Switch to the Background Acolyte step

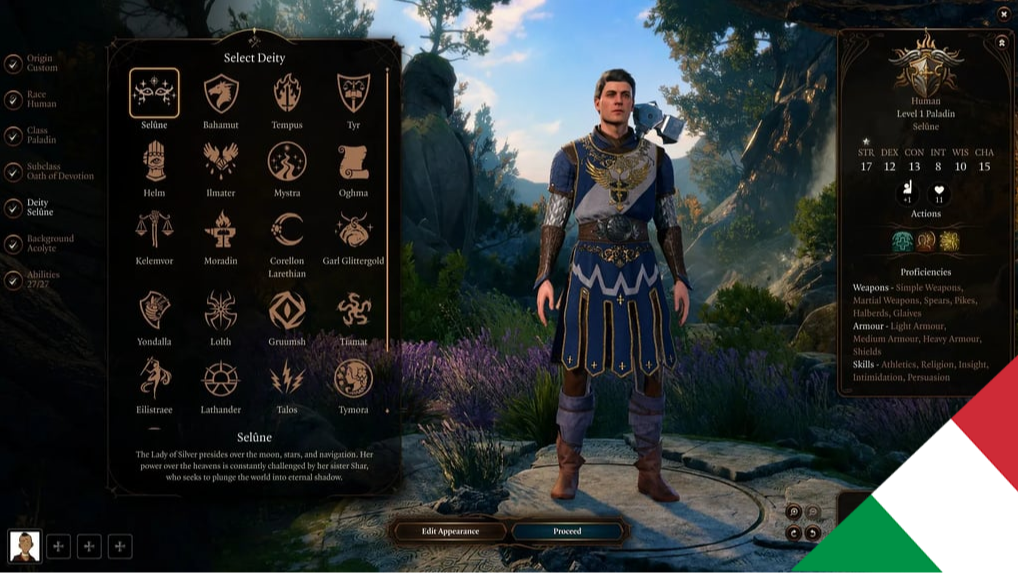tap(48, 244)
